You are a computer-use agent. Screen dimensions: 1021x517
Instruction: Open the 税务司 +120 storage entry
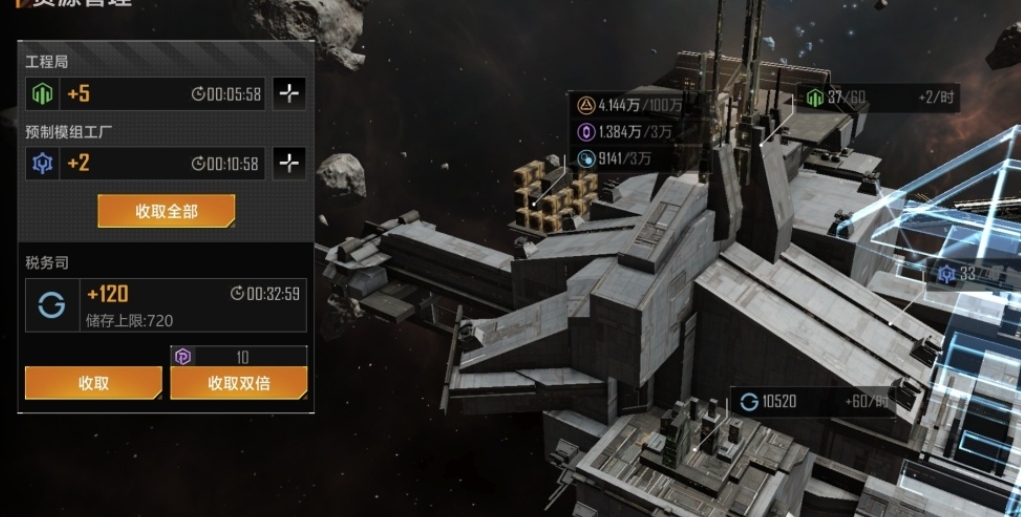click(166, 304)
